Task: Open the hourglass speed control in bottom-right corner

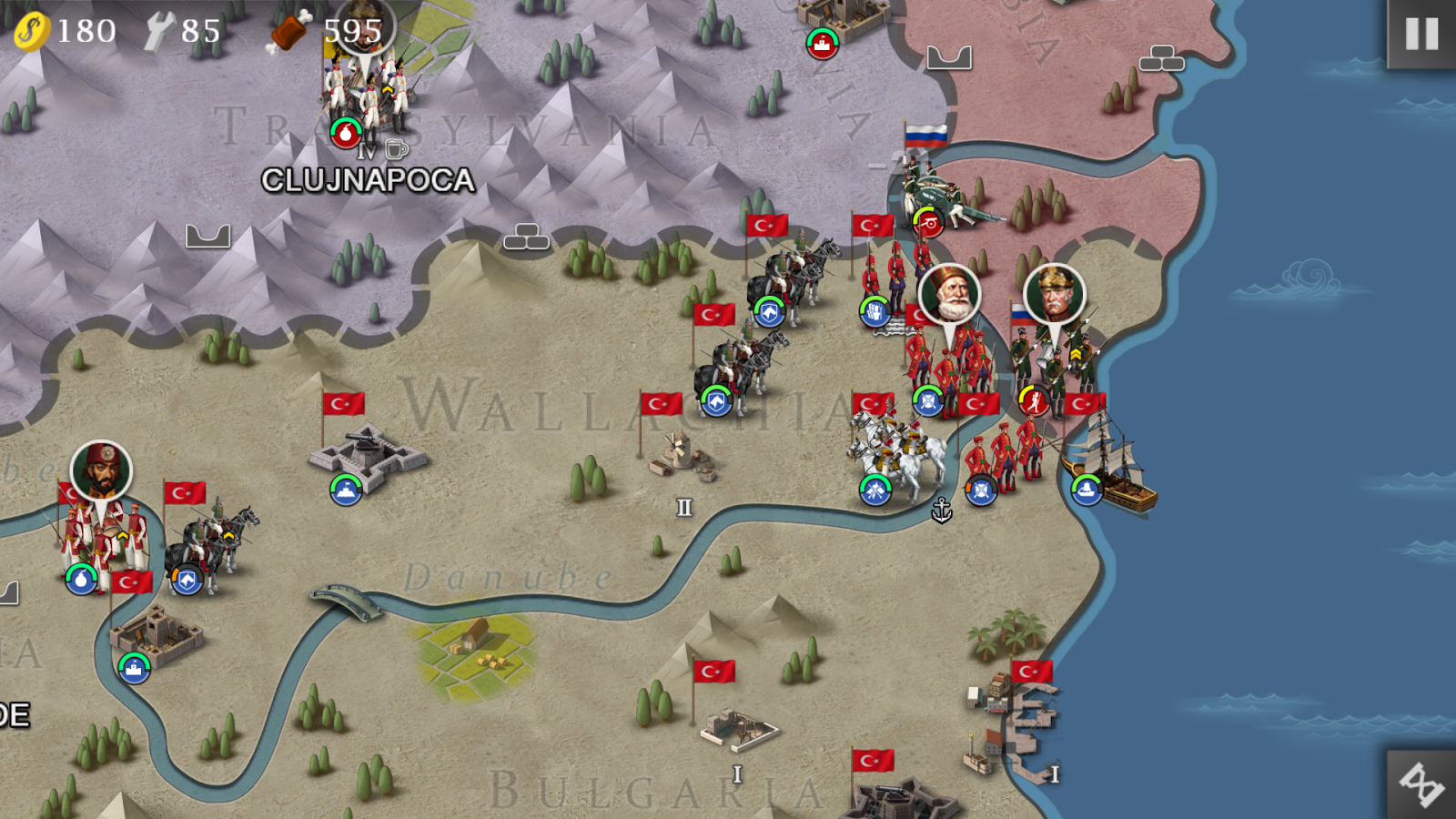Action: [1418, 784]
